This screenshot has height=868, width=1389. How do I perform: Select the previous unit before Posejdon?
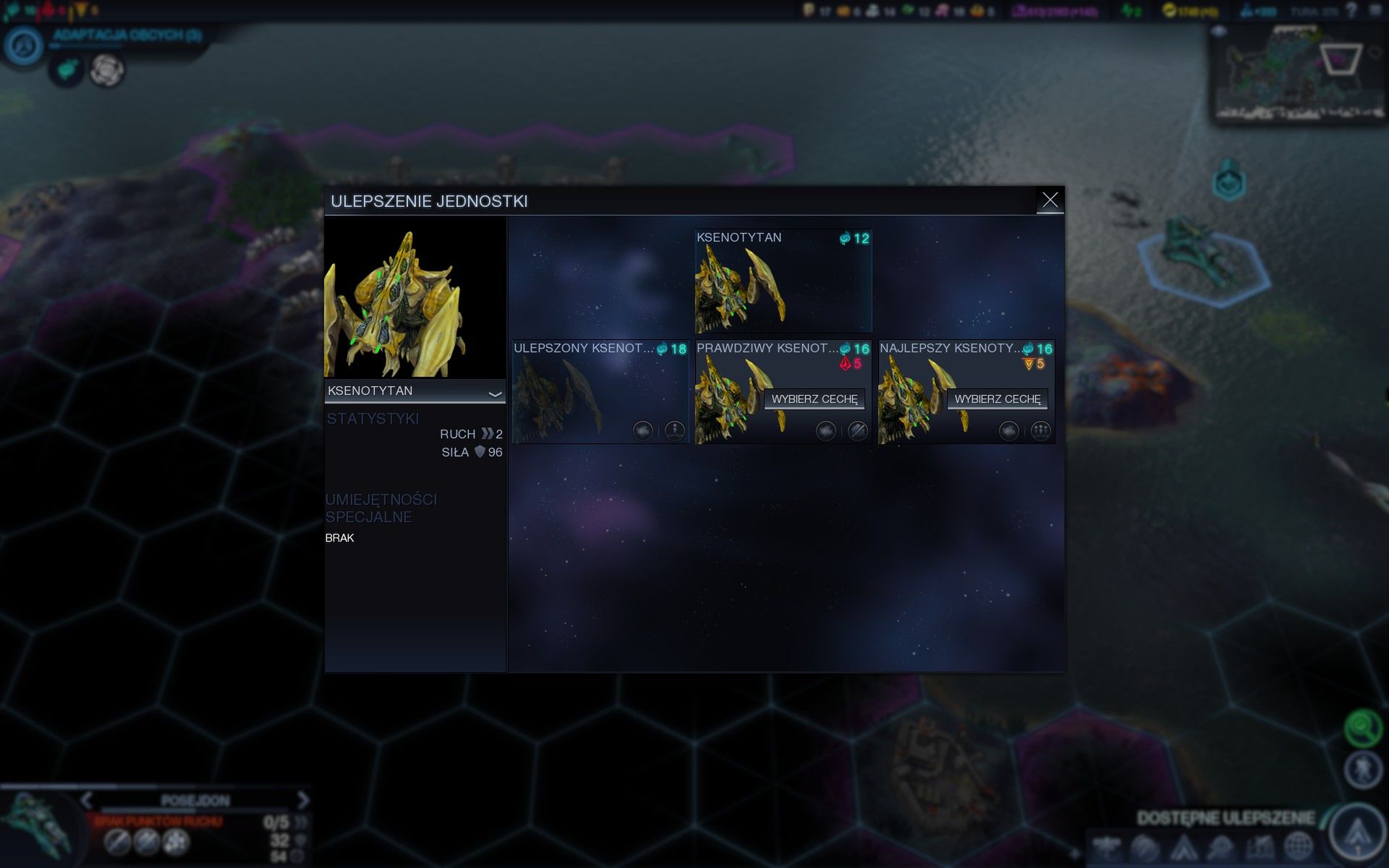(x=87, y=800)
